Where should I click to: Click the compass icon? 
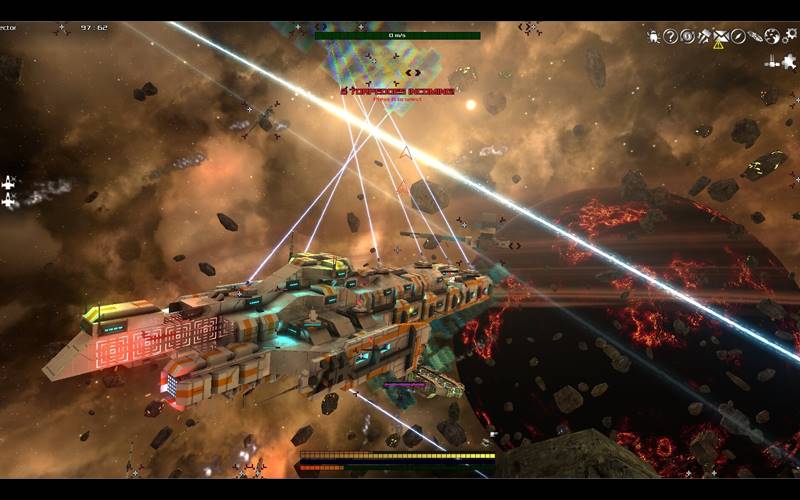(738, 37)
